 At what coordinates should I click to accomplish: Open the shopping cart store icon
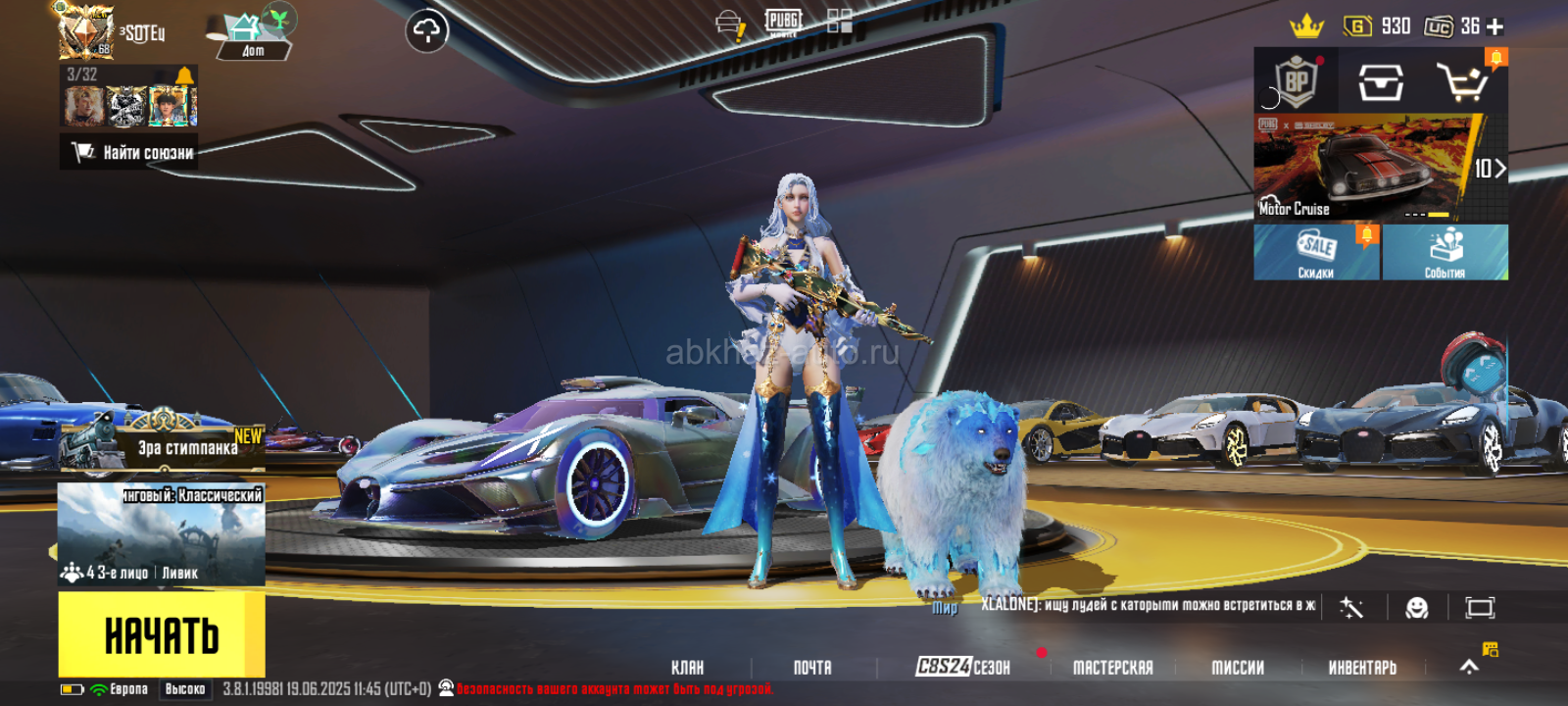coord(1463,82)
